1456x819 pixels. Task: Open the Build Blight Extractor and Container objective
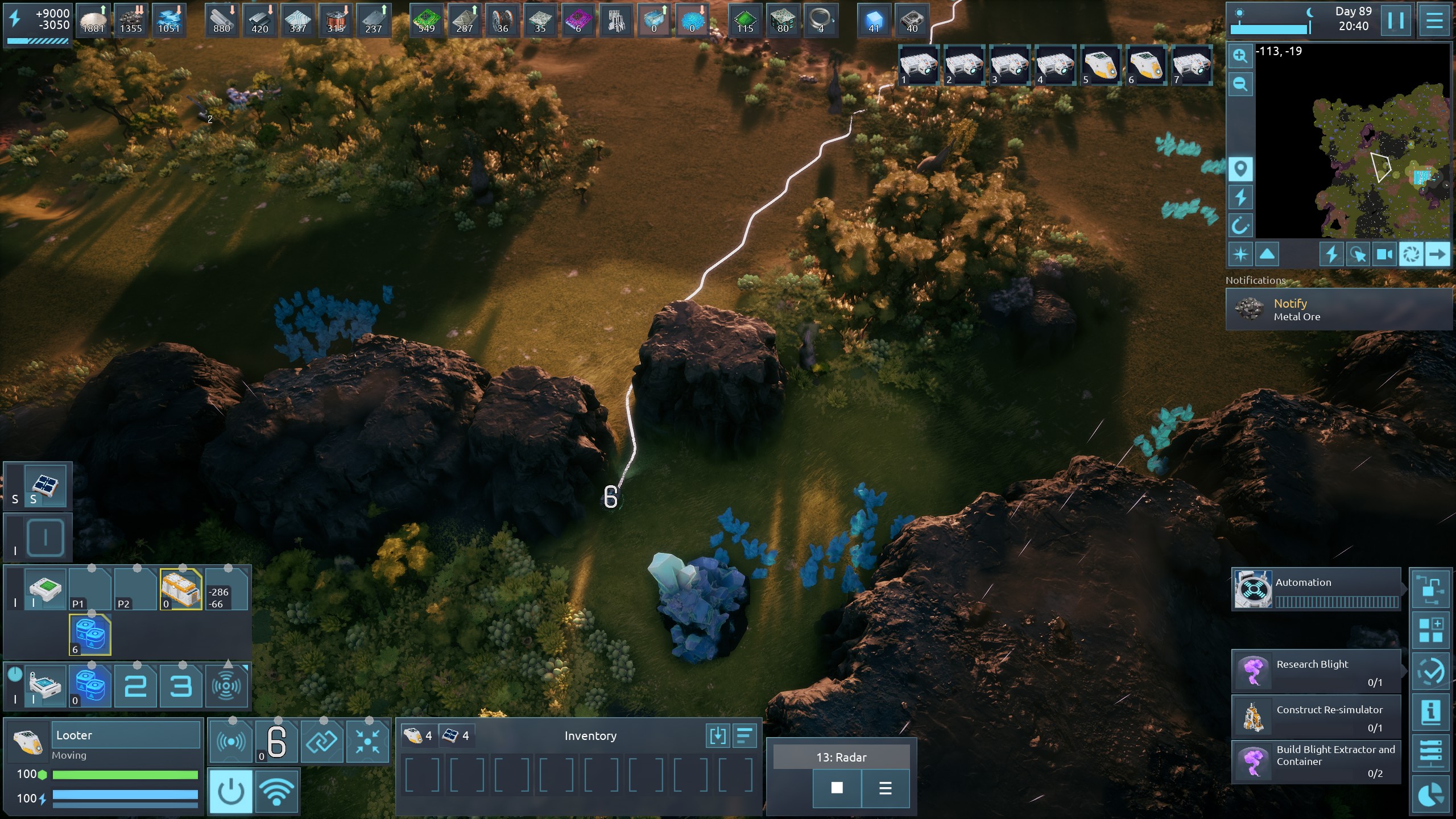click(1316, 761)
